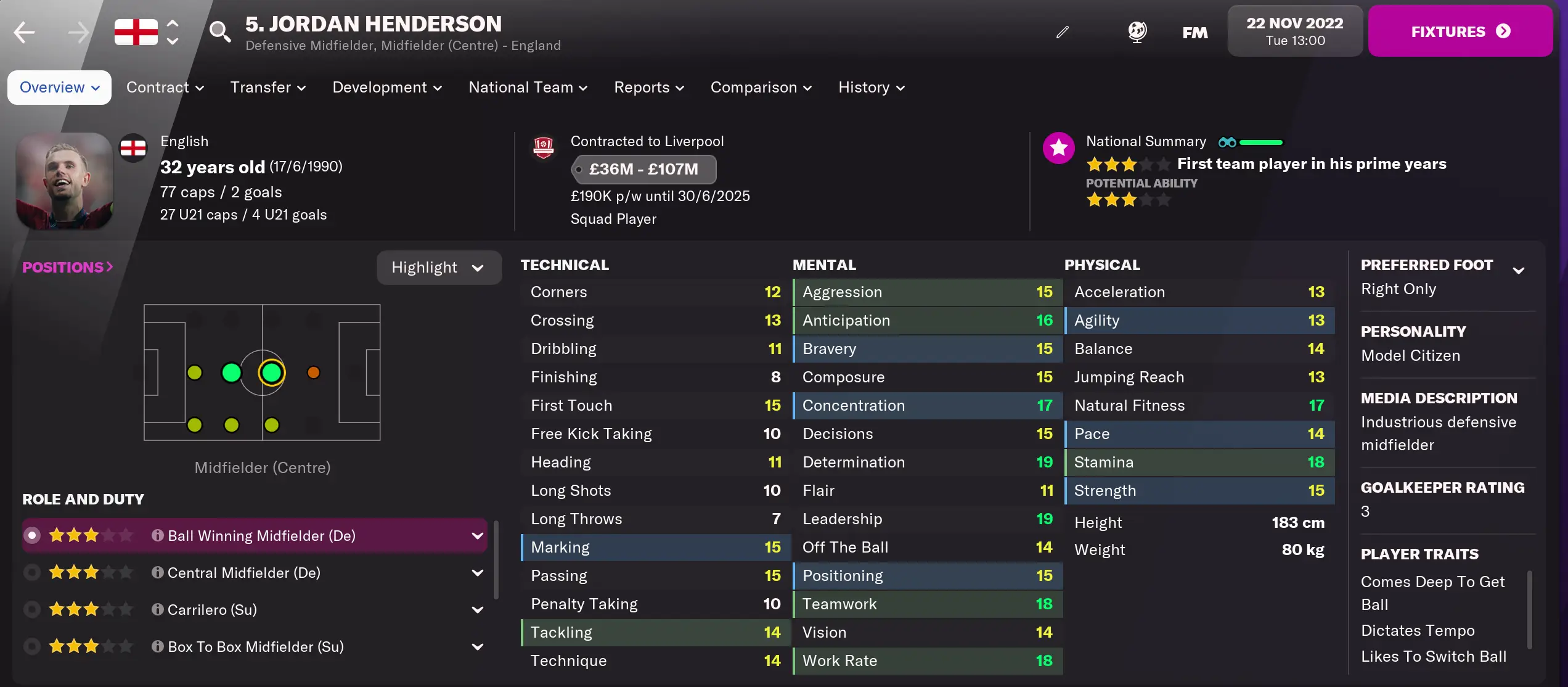Click the FM icon in the title bar
Screen dimensions: 1568x687
click(x=1194, y=32)
